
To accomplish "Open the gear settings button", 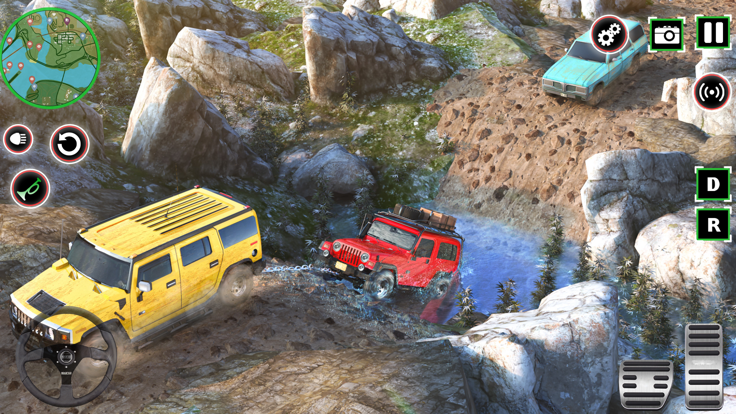I will 609,36.
